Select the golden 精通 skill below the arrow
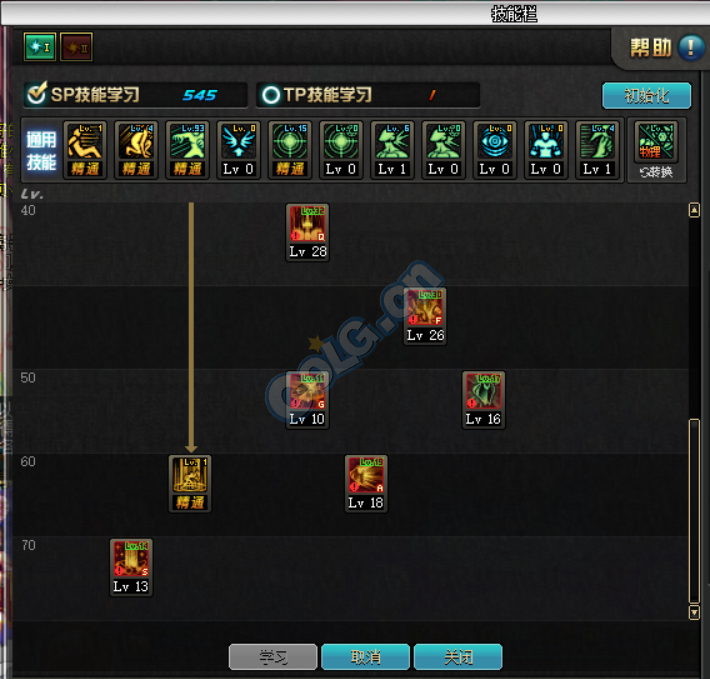The image size is (710, 679). pyautogui.click(x=190, y=477)
